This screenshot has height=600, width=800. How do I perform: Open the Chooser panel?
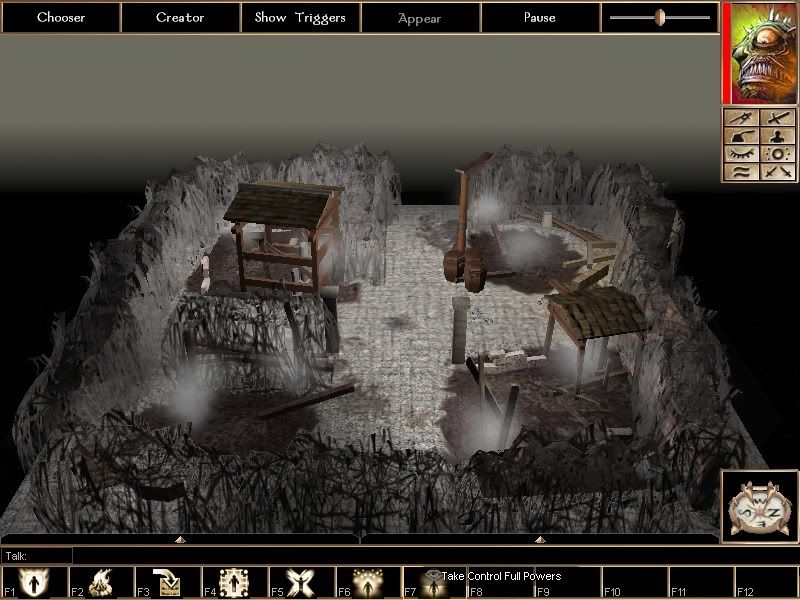(60, 17)
